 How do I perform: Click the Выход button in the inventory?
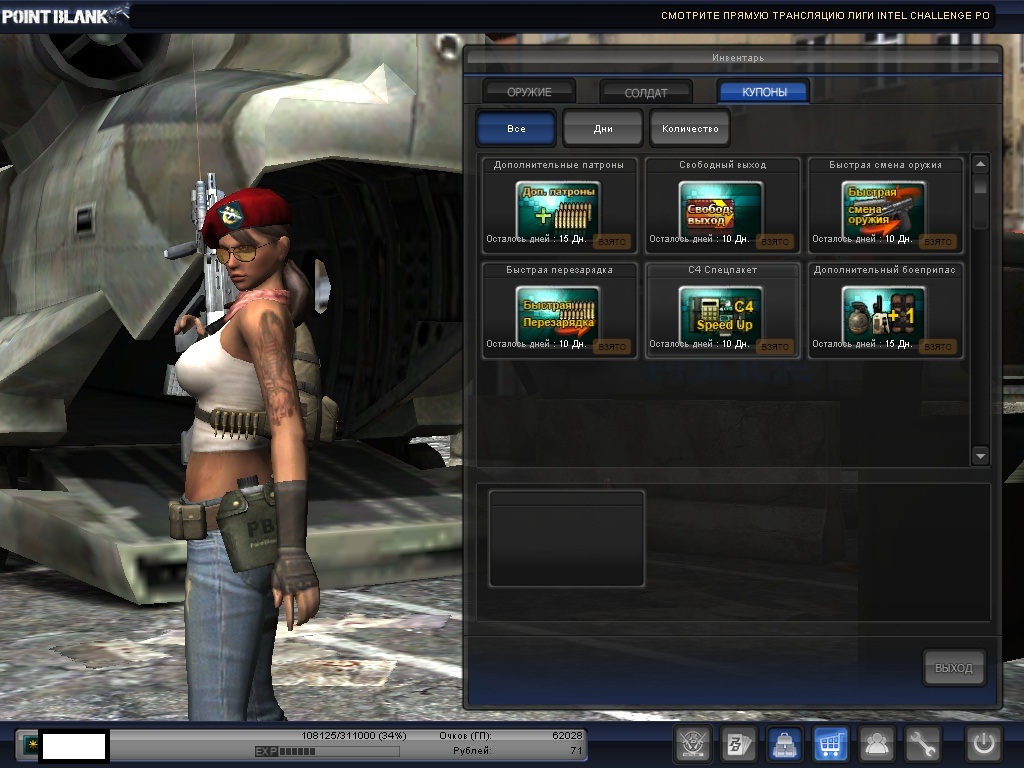pos(954,668)
